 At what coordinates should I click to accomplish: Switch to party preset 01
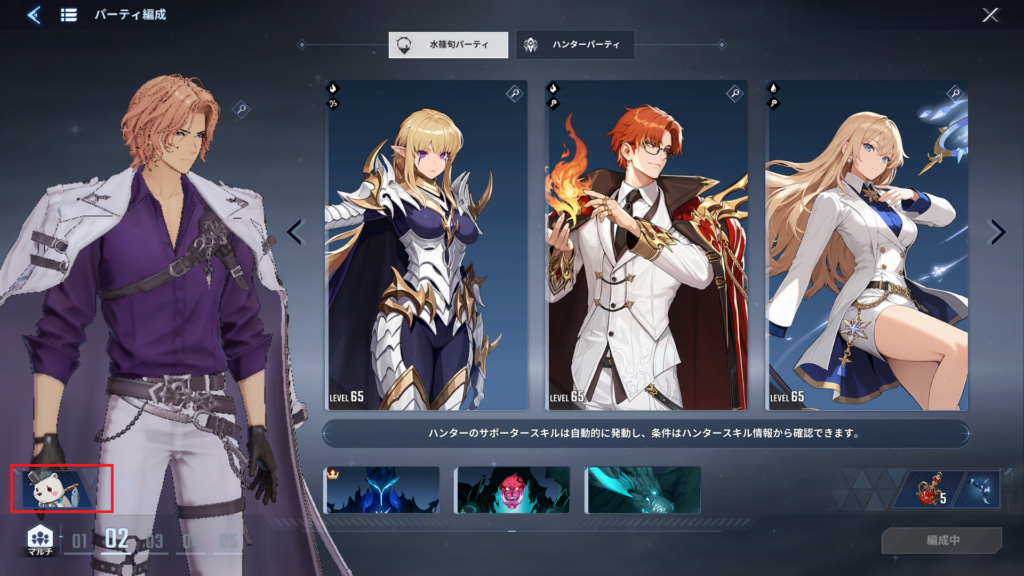tap(79, 542)
